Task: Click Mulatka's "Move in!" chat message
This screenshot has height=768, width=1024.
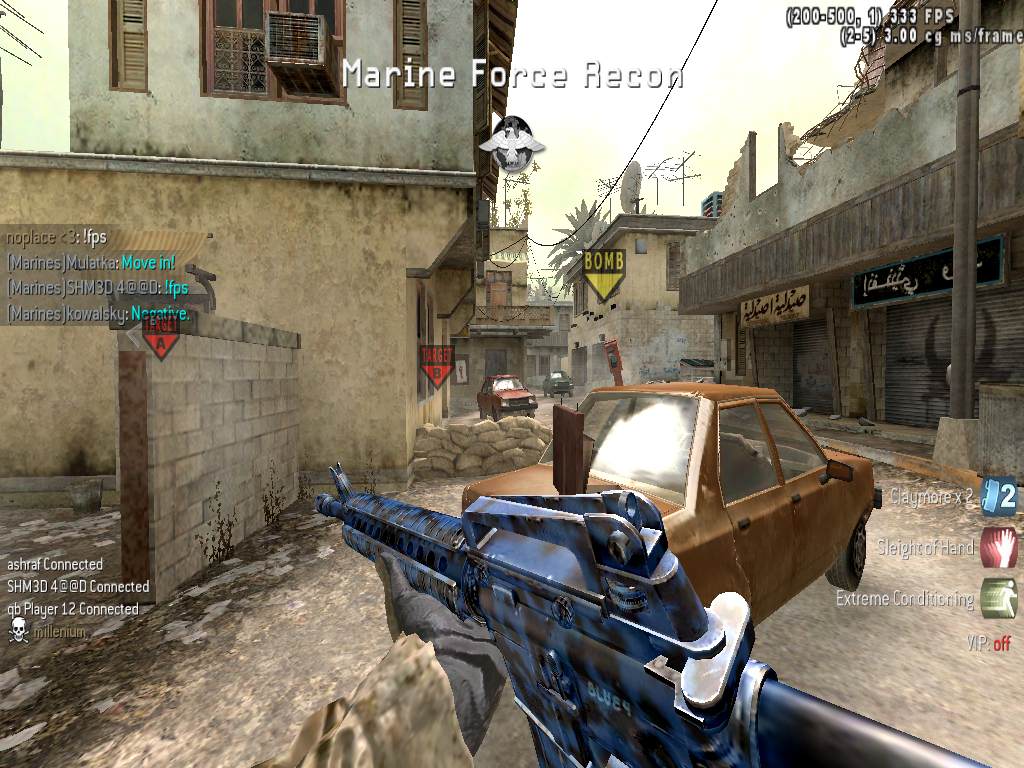Action: [148, 263]
